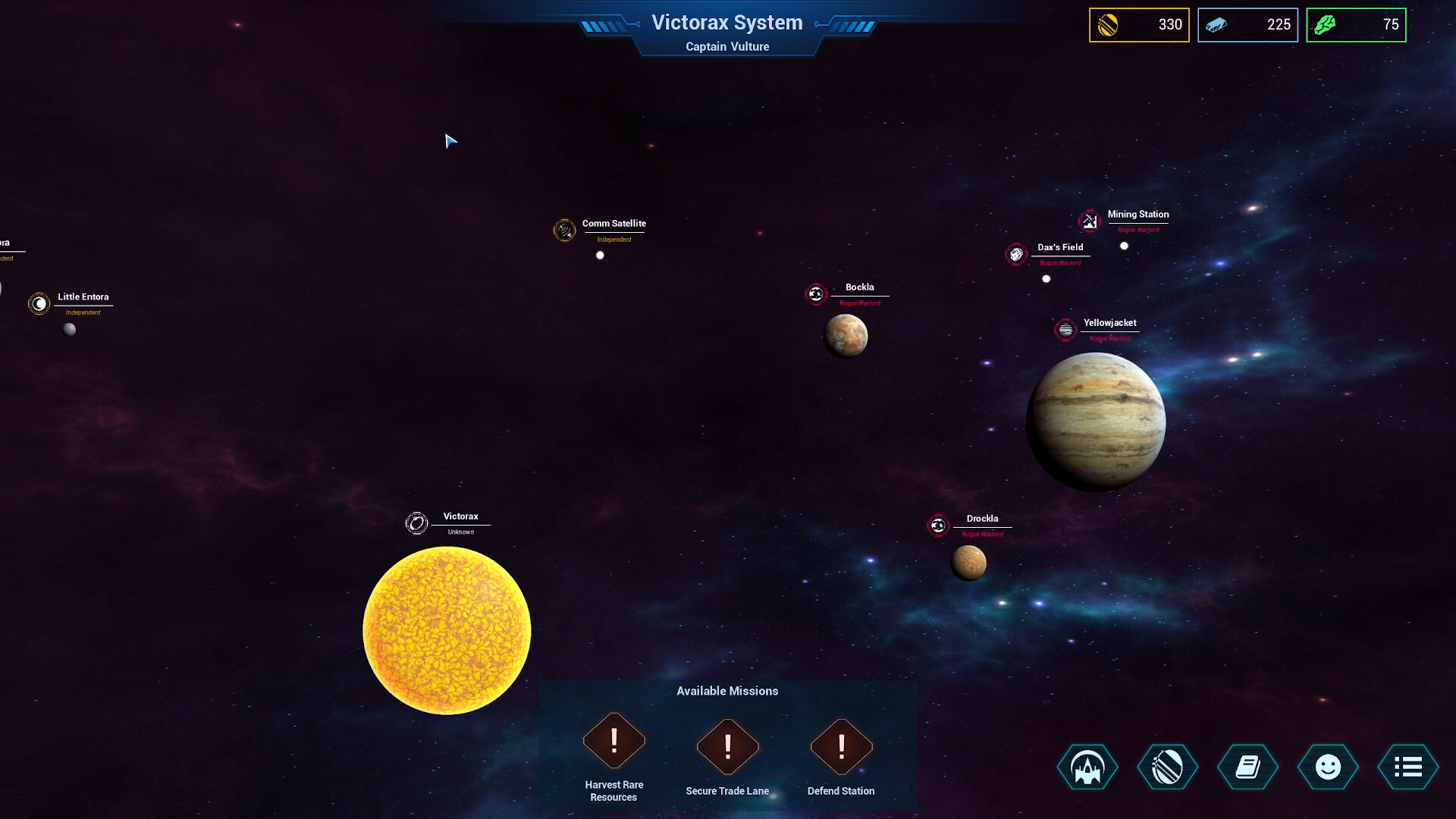Click the Drockla warlord badge

pos(939,524)
